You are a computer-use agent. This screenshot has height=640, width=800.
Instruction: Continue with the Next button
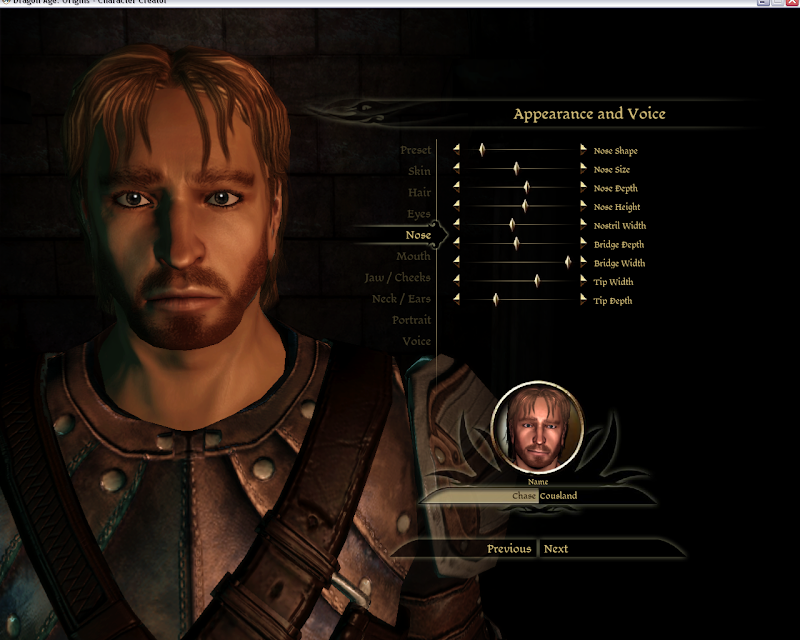pos(556,549)
